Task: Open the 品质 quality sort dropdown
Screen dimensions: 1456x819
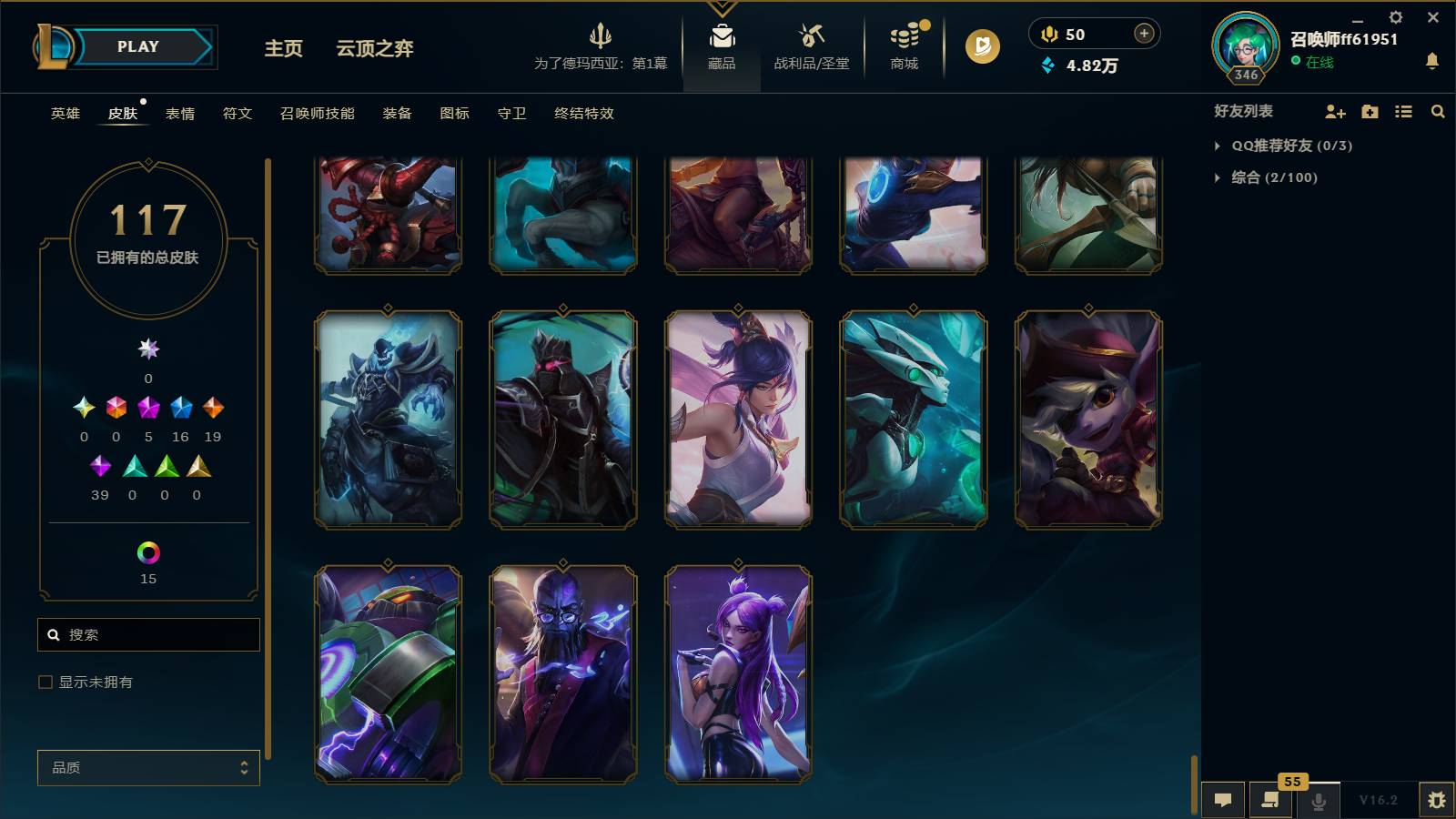Action: (x=148, y=767)
